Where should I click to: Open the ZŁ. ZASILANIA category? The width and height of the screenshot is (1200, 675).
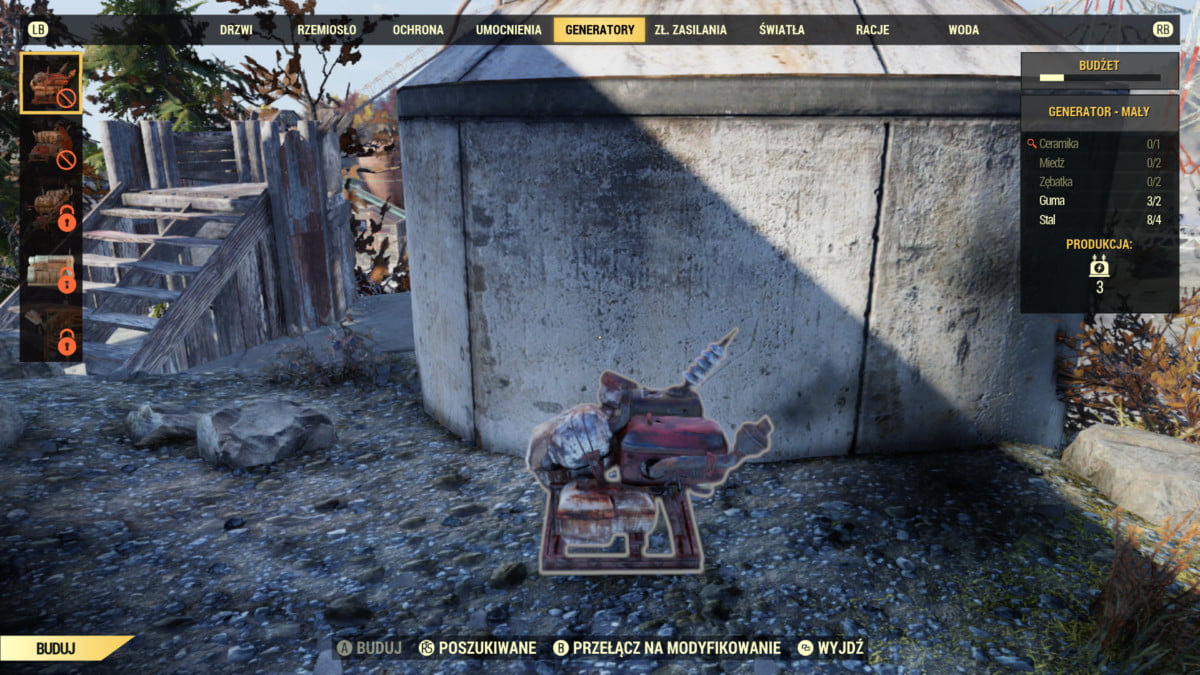click(x=690, y=30)
